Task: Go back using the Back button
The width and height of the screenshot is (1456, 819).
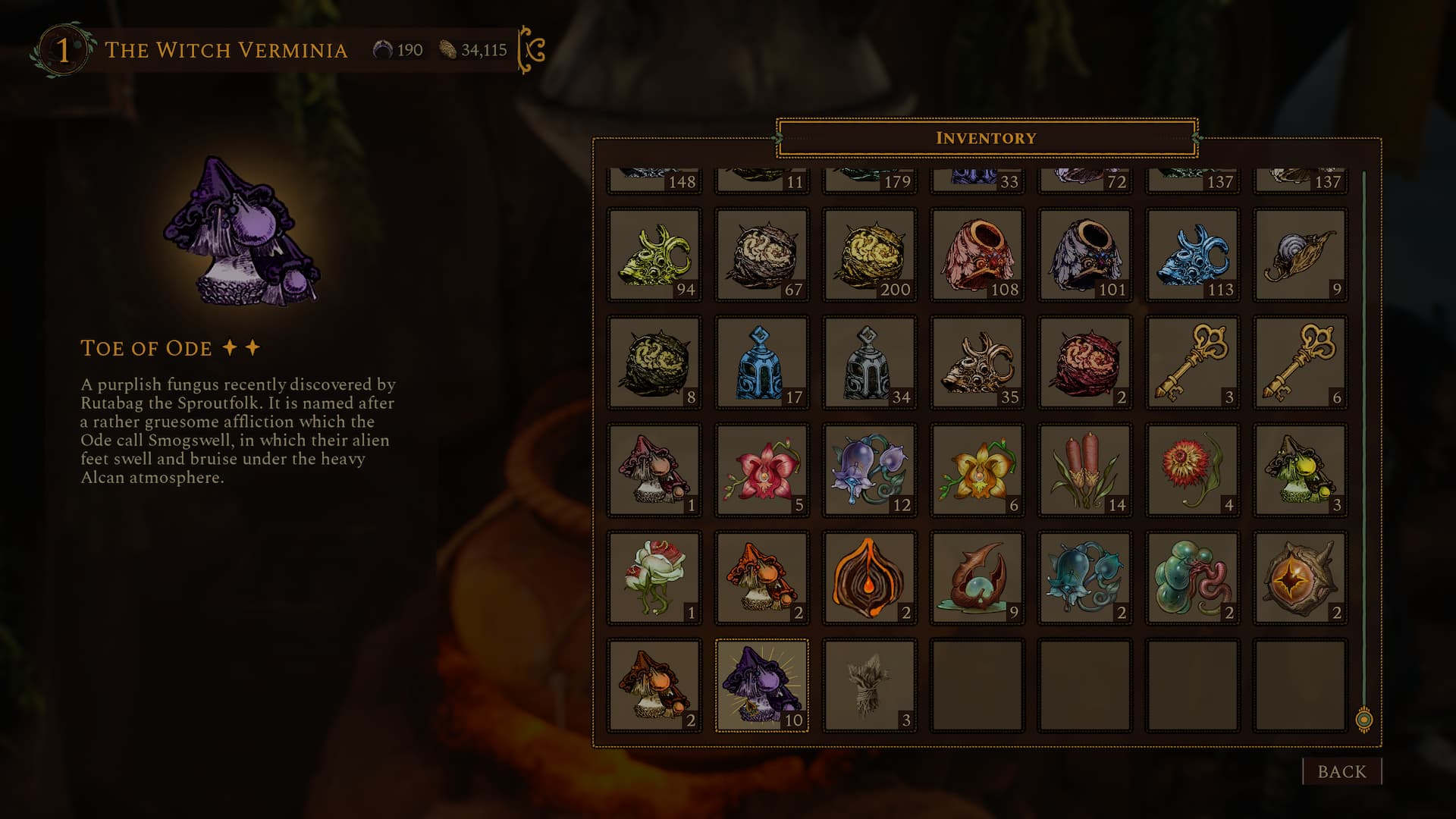Action: click(1341, 771)
